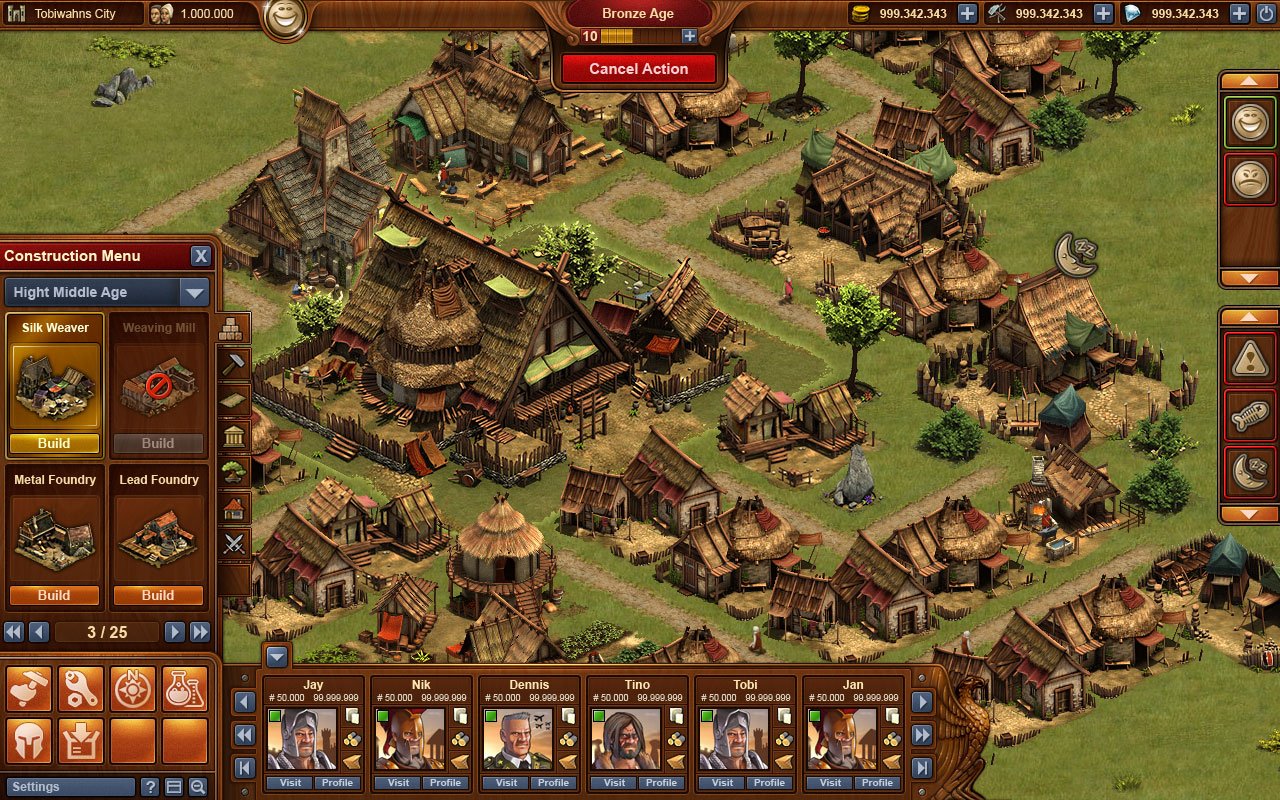Click Visit under Jay
This screenshot has height=800, width=1280.
click(289, 783)
